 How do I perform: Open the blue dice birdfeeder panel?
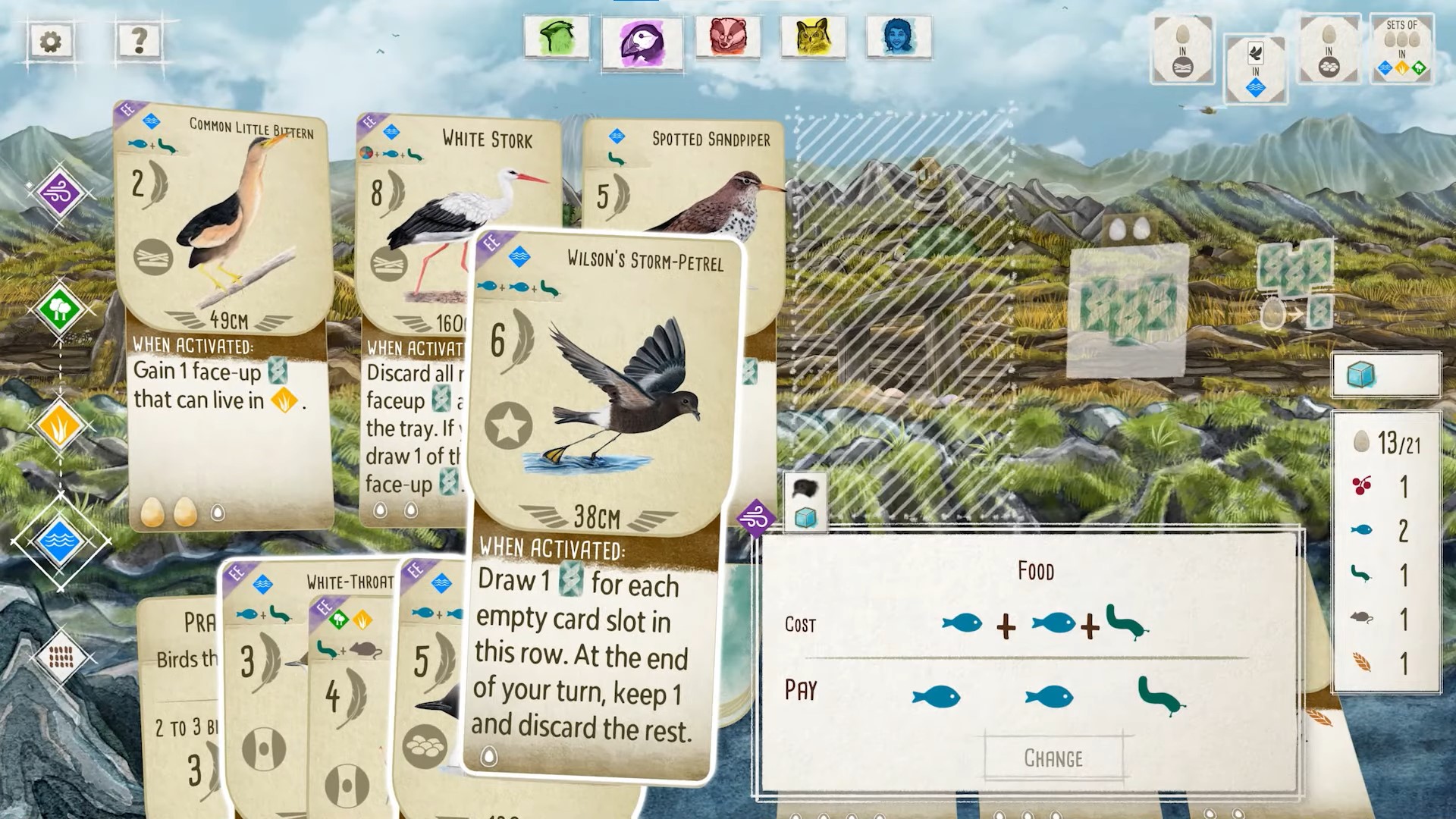(1385, 375)
